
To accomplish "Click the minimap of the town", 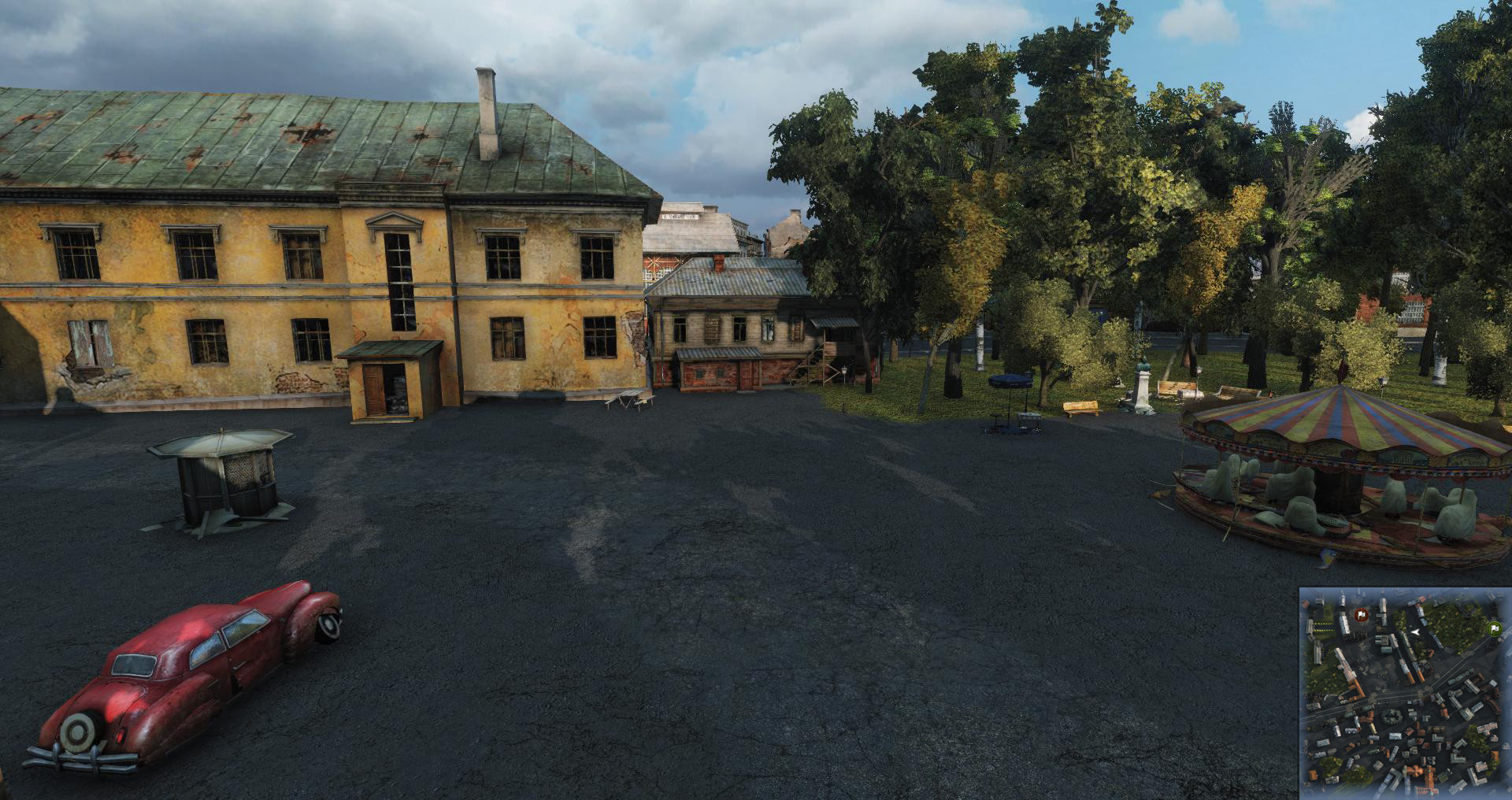I will 1405,693.
